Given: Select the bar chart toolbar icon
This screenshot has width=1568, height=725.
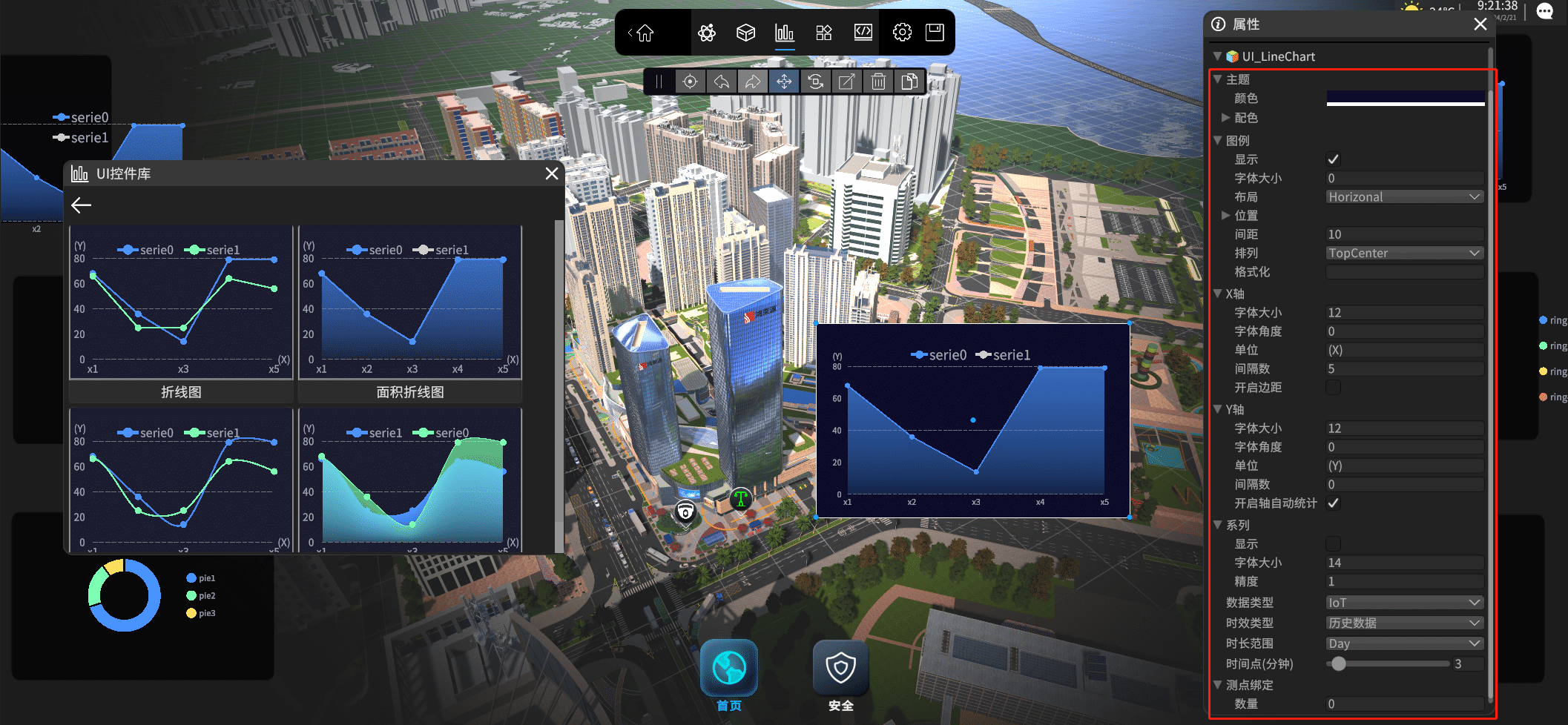Looking at the screenshot, I should [x=785, y=33].
